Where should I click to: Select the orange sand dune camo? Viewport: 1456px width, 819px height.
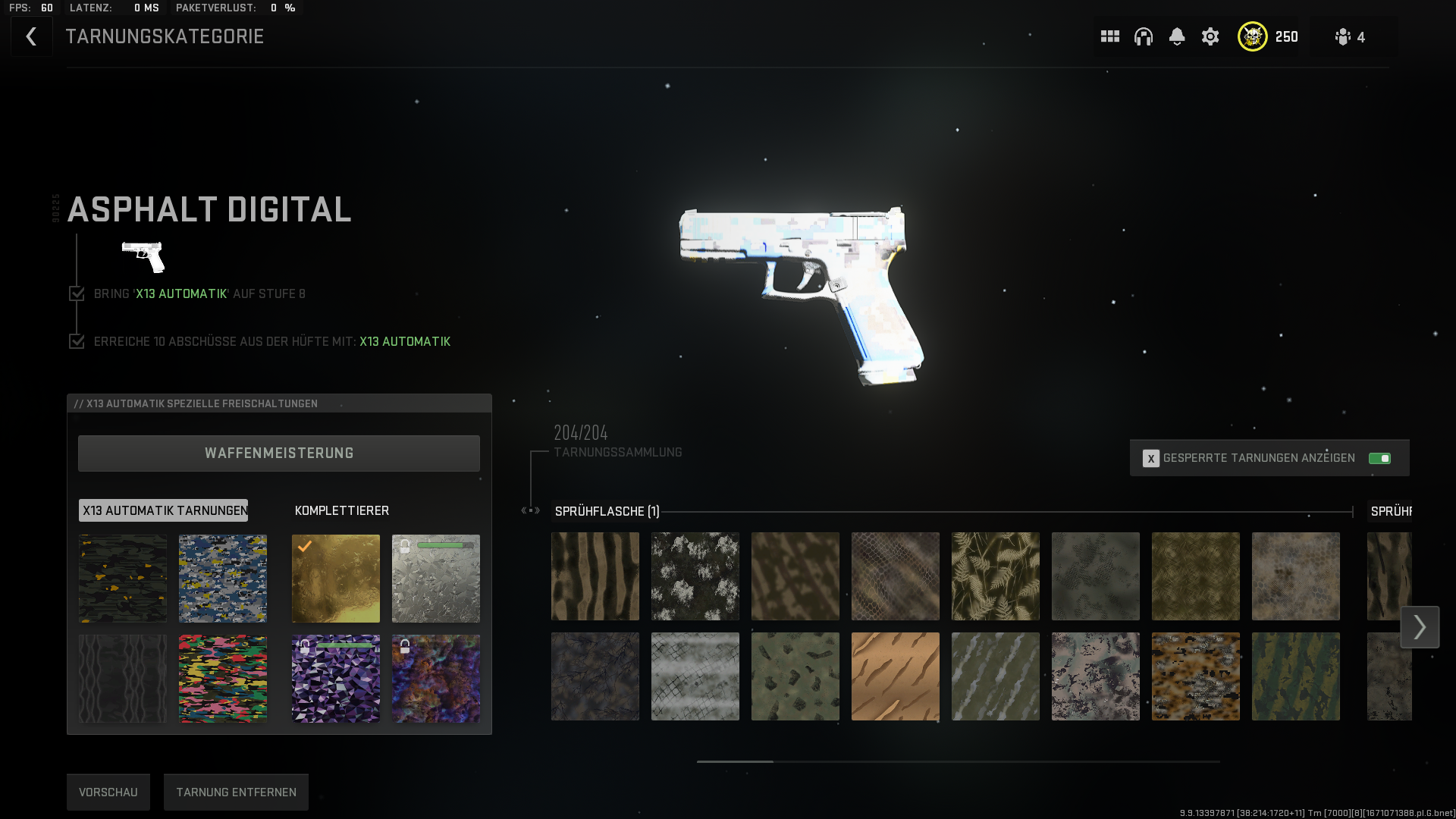pyautogui.click(x=896, y=676)
